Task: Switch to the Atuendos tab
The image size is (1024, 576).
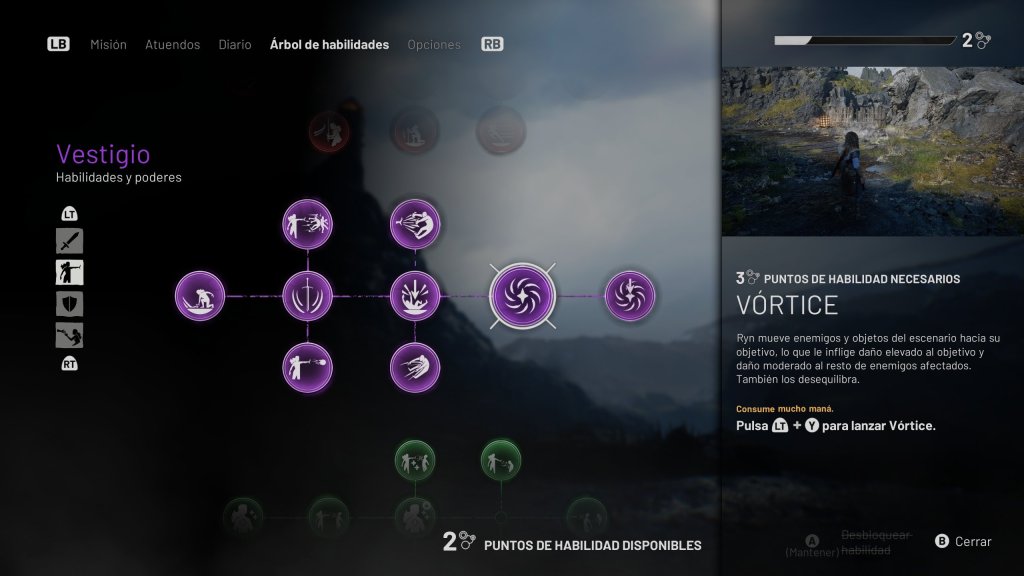Action: point(172,45)
